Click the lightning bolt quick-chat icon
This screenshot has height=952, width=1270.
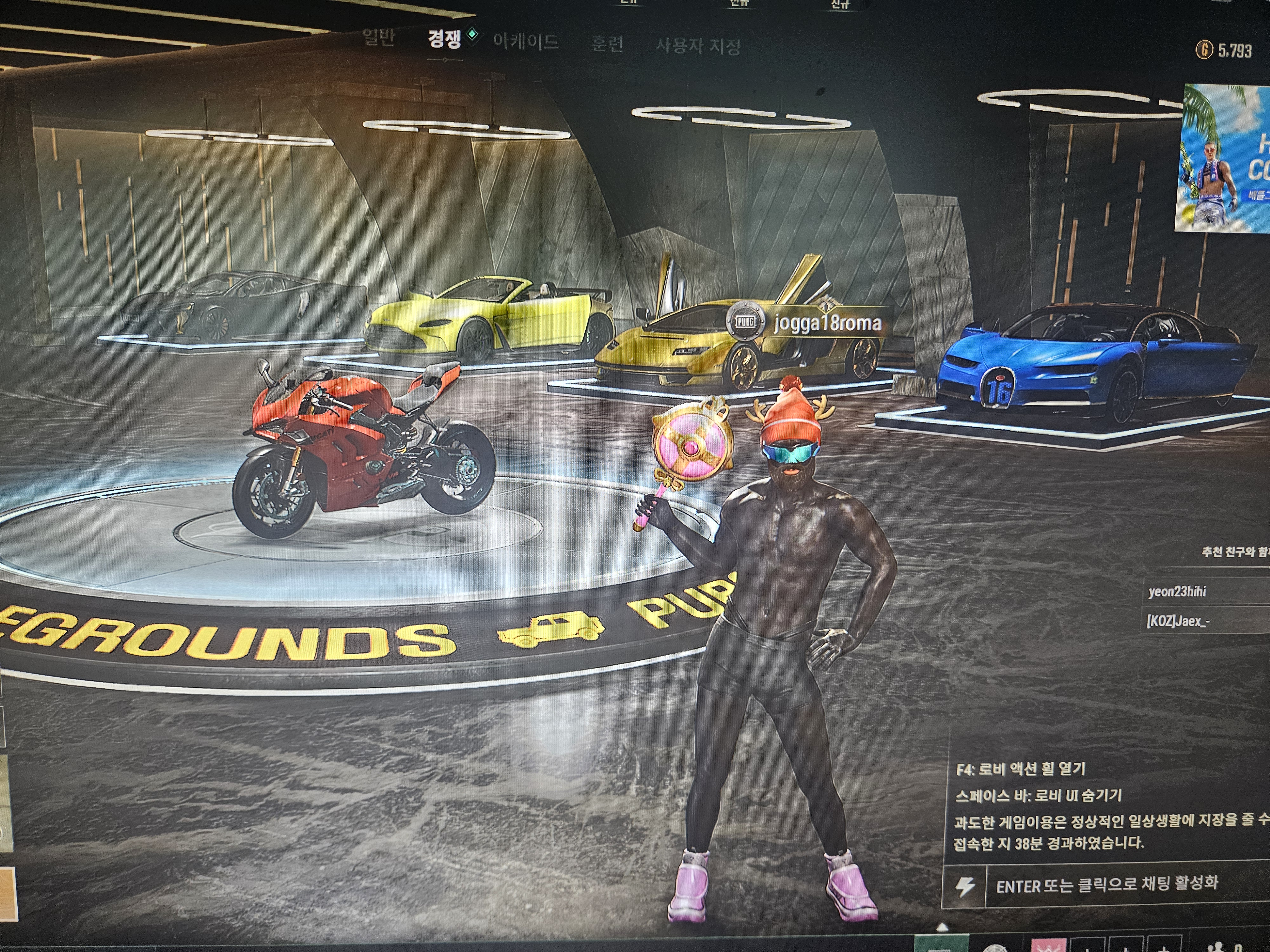[x=965, y=885]
